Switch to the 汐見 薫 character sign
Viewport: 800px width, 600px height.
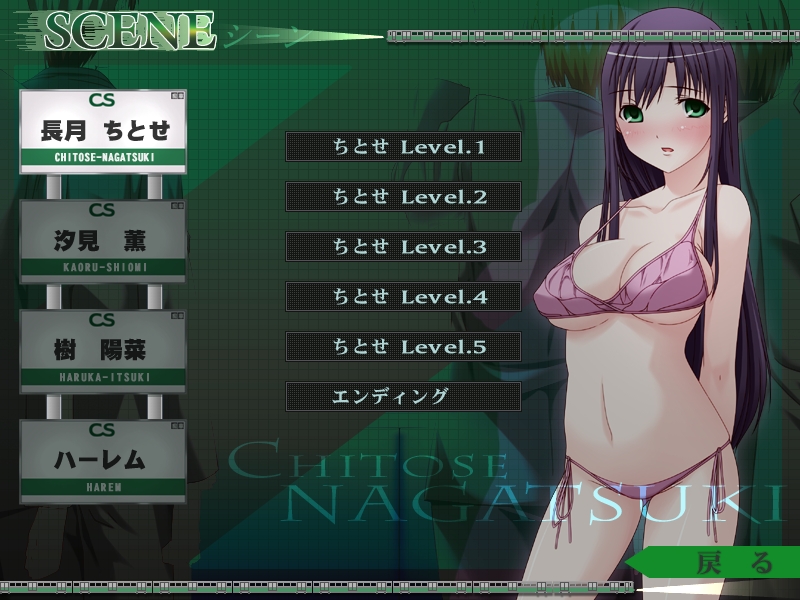coord(103,241)
